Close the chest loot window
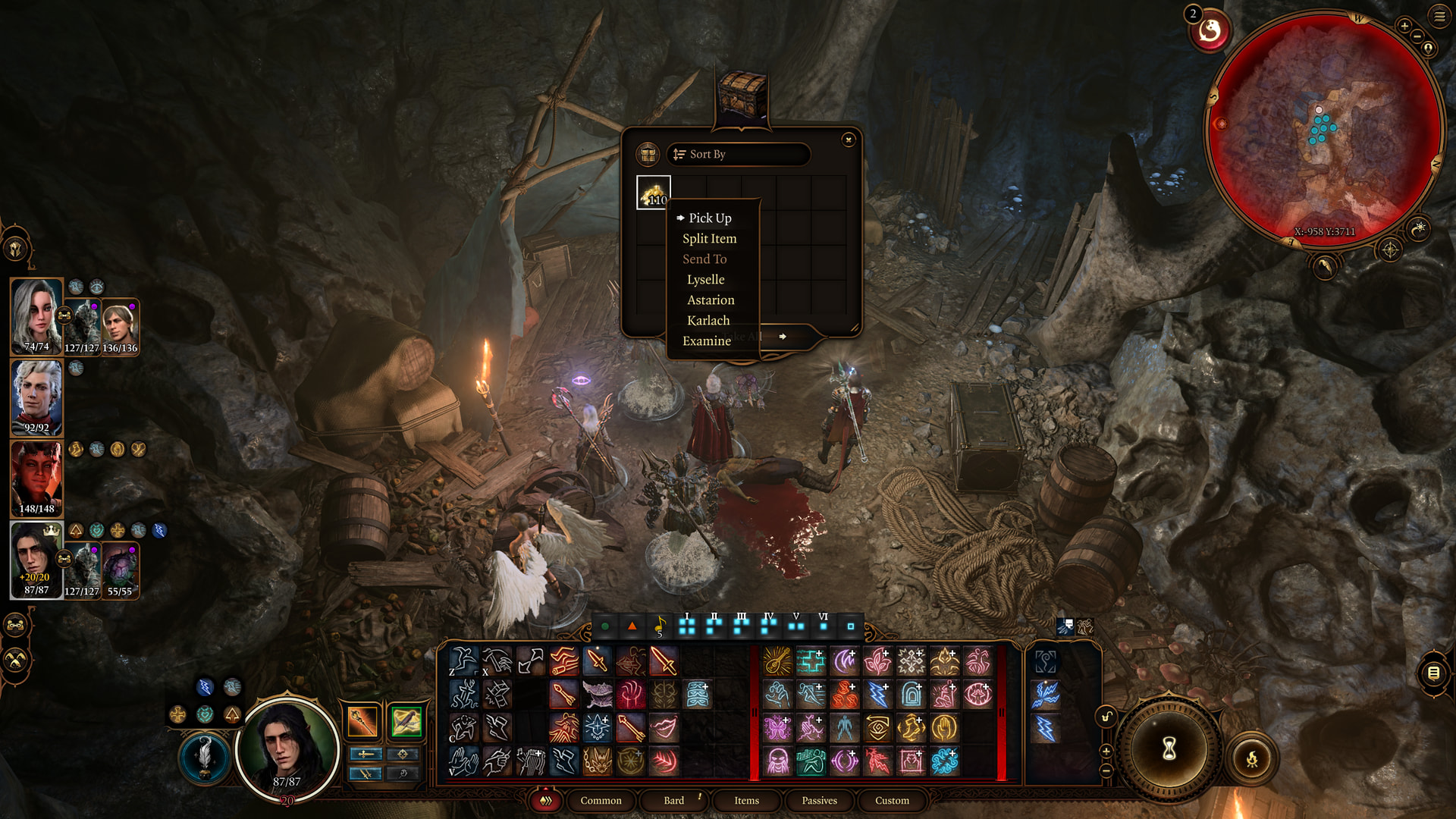The width and height of the screenshot is (1456, 819). click(849, 140)
